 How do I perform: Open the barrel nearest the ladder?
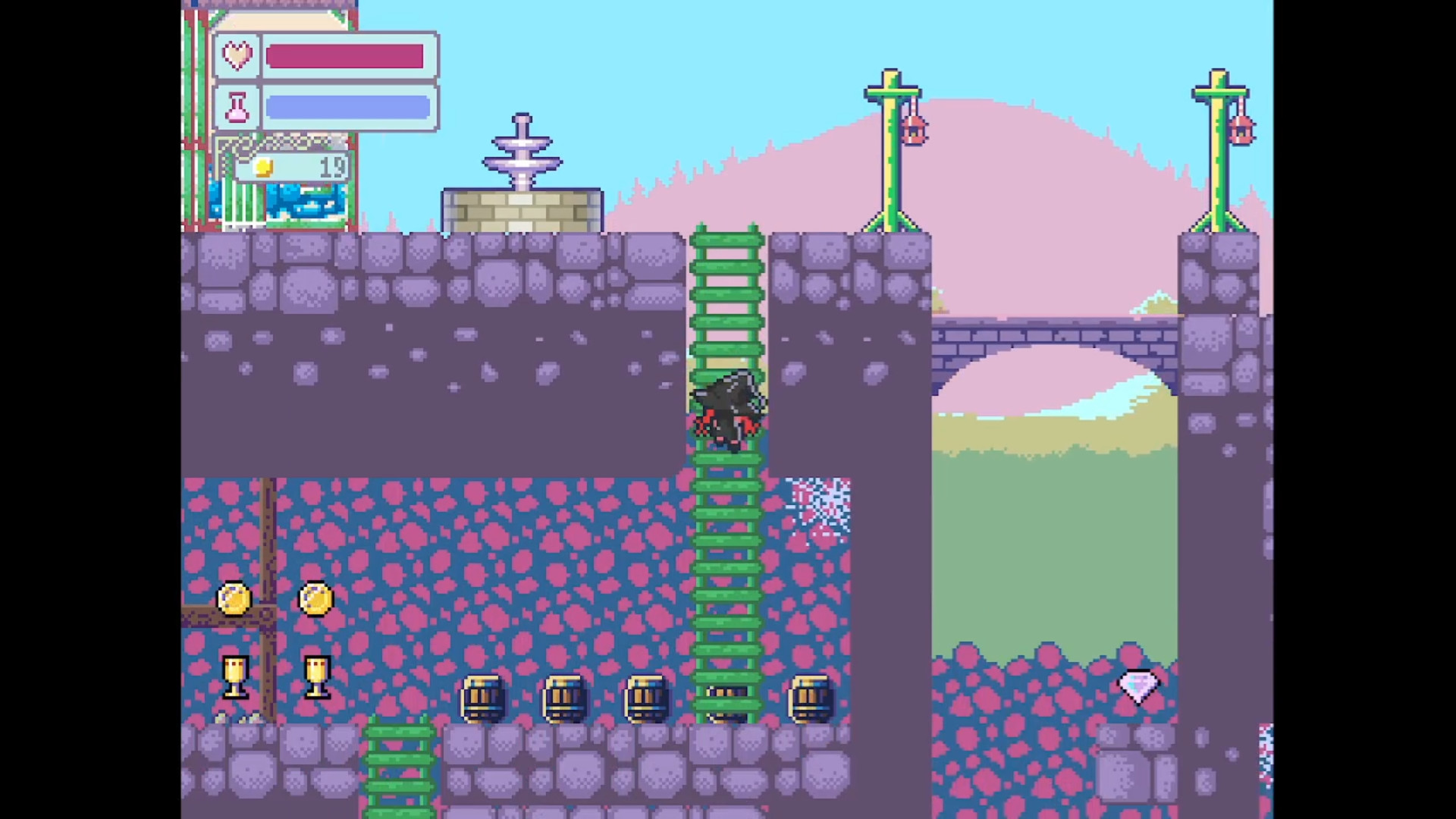724,699
